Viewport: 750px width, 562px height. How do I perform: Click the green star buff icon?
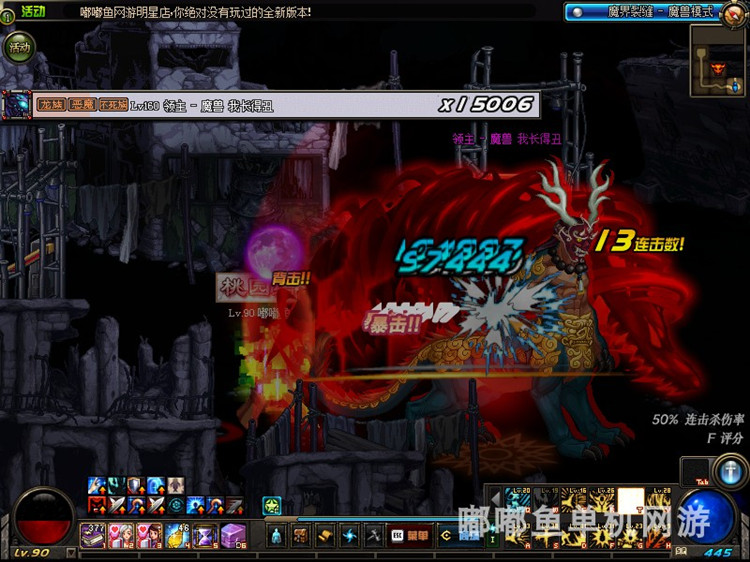pyautogui.click(x=271, y=506)
